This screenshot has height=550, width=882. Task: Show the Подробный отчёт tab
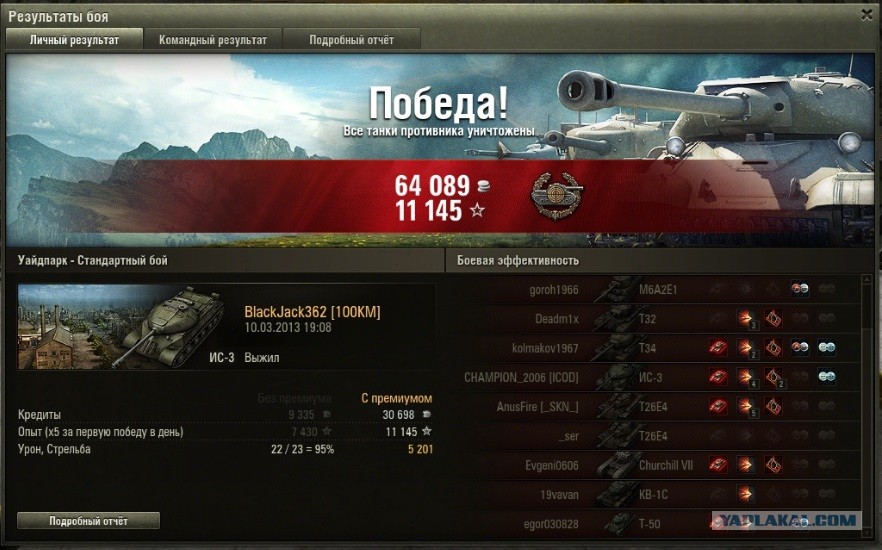(x=351, y=40)
